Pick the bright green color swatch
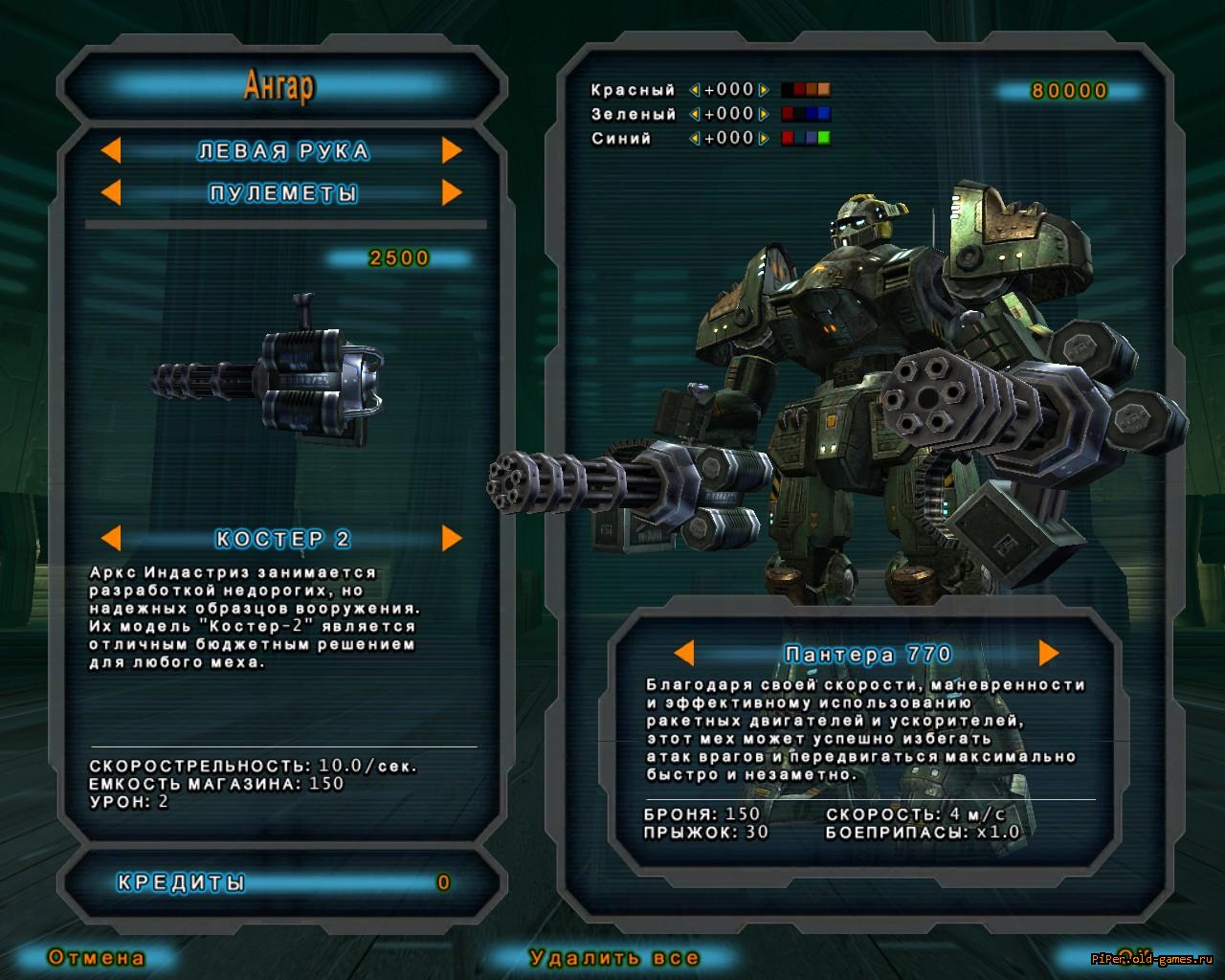 pos(824,138)
